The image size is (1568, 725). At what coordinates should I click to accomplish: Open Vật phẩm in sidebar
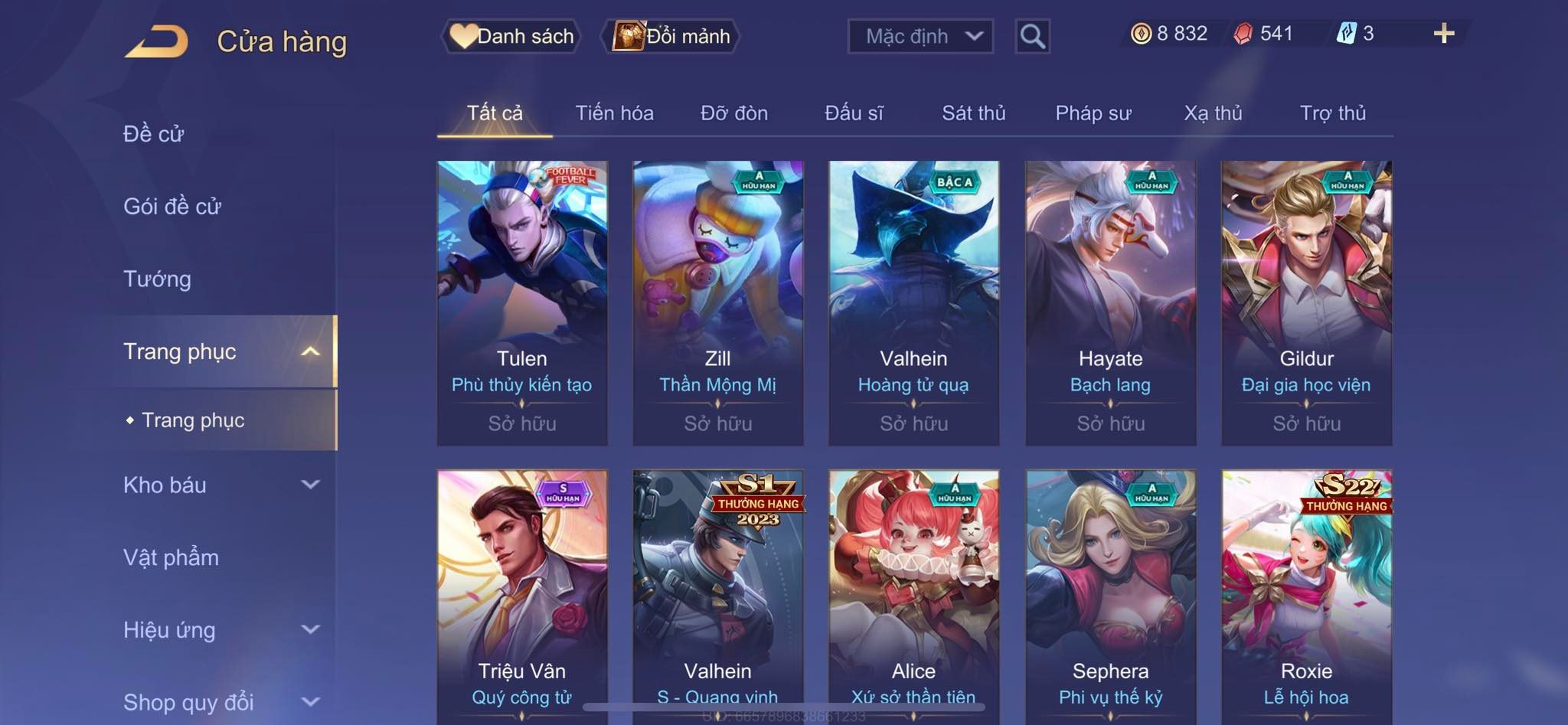point(171,557)
